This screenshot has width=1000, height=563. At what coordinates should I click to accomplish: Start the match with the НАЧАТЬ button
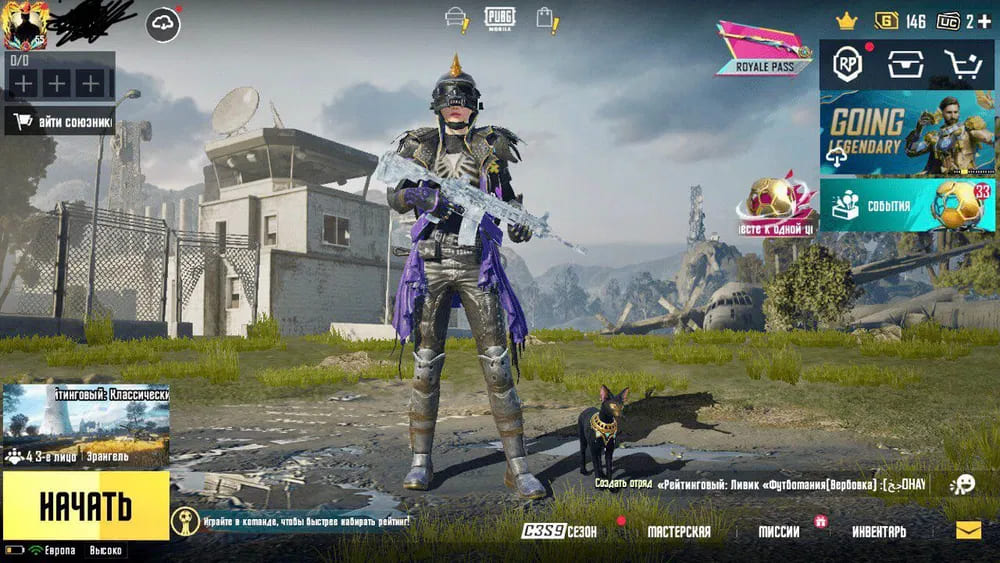tap(85, 506)
